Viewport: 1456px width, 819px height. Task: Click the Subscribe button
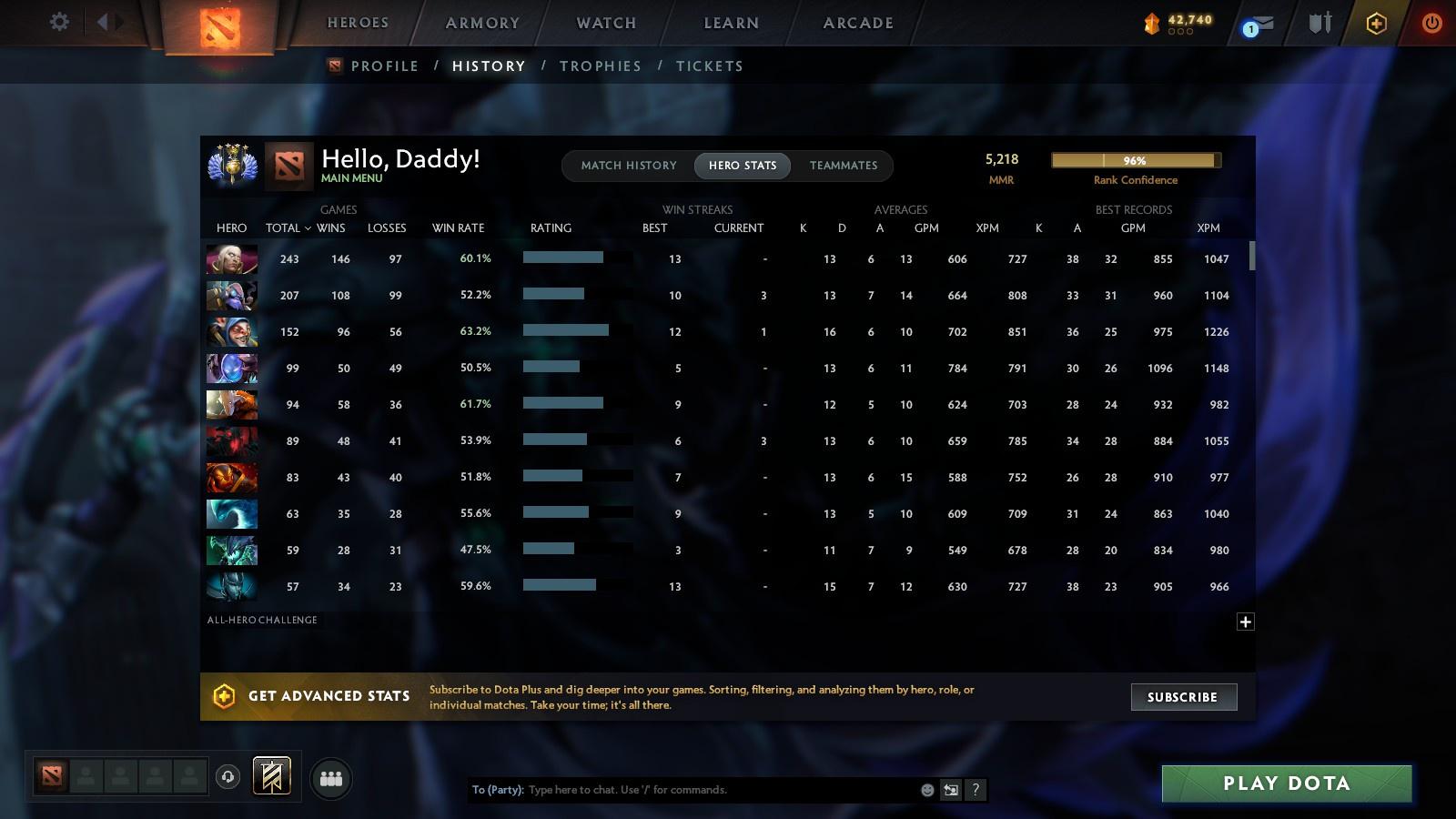(x=1183, y=697)
